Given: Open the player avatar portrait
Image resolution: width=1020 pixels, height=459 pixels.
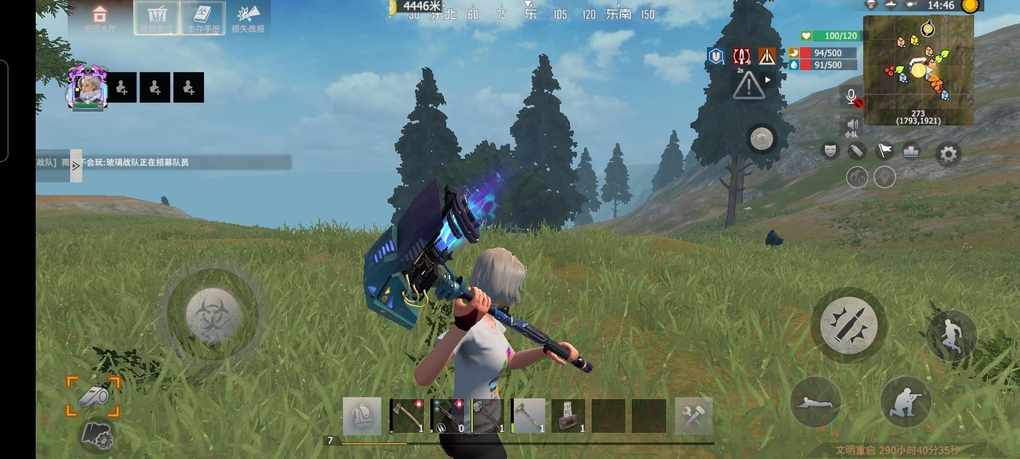Looking at the screenshot, I should click(86, 88).
